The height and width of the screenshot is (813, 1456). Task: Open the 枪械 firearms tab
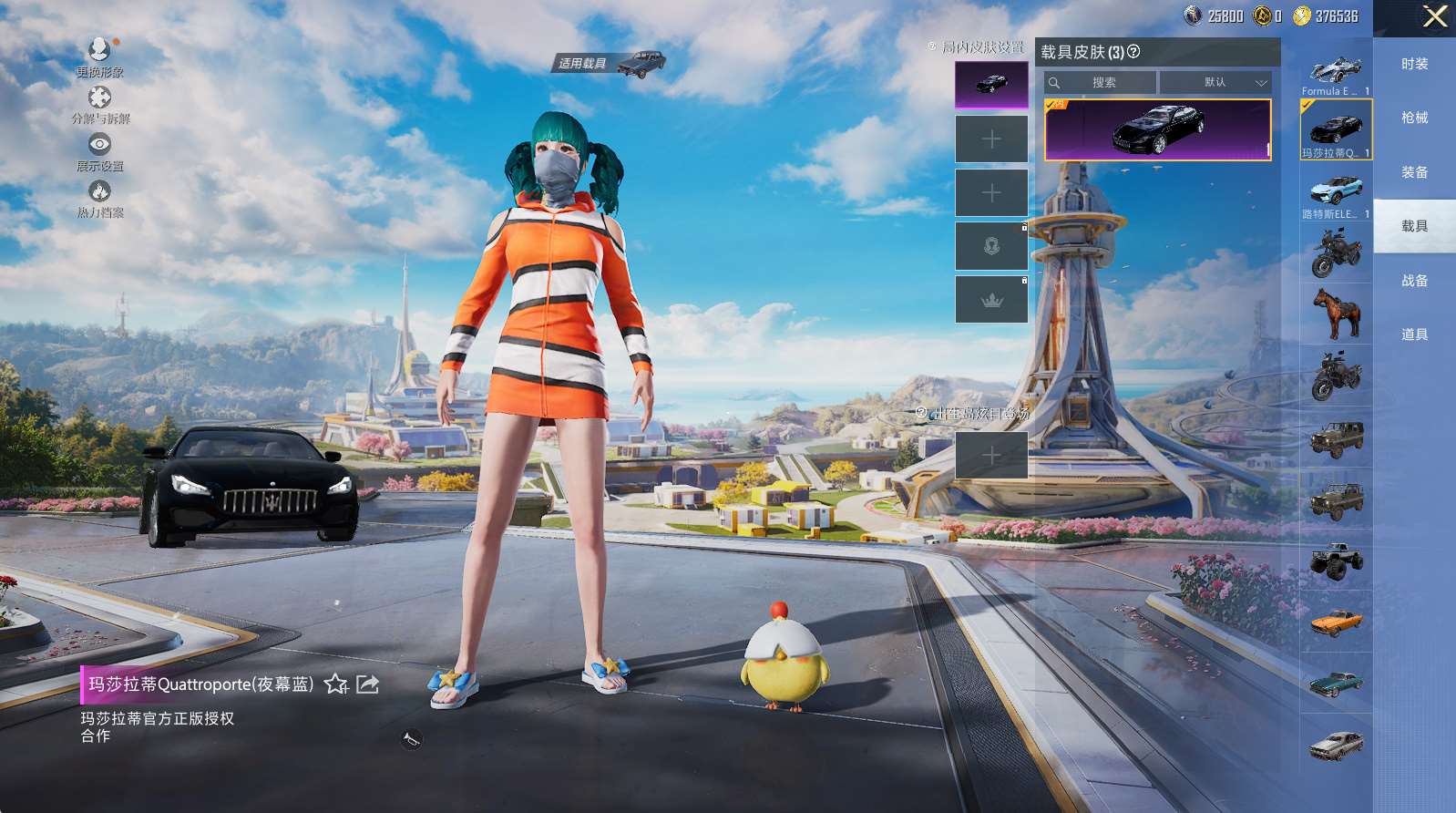point(1414,118)
